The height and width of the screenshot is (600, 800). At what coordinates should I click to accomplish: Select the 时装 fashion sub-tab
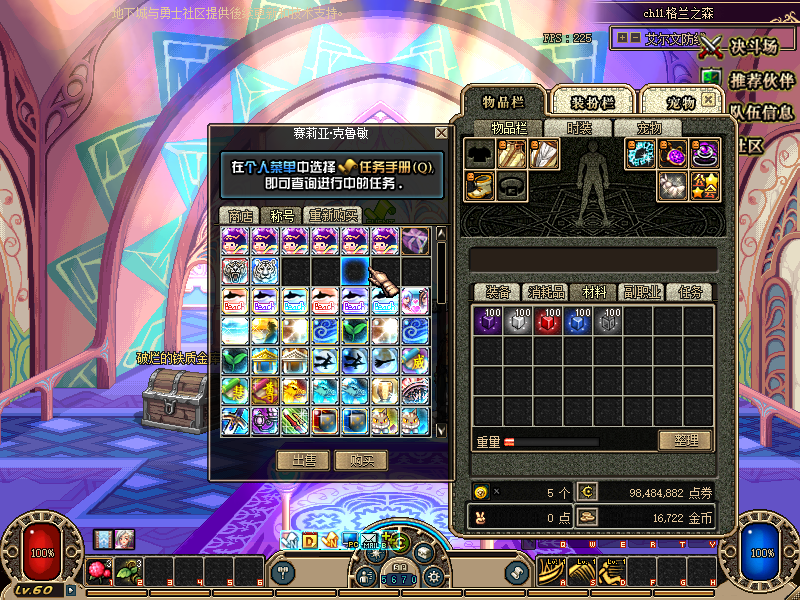pos(579,128)
